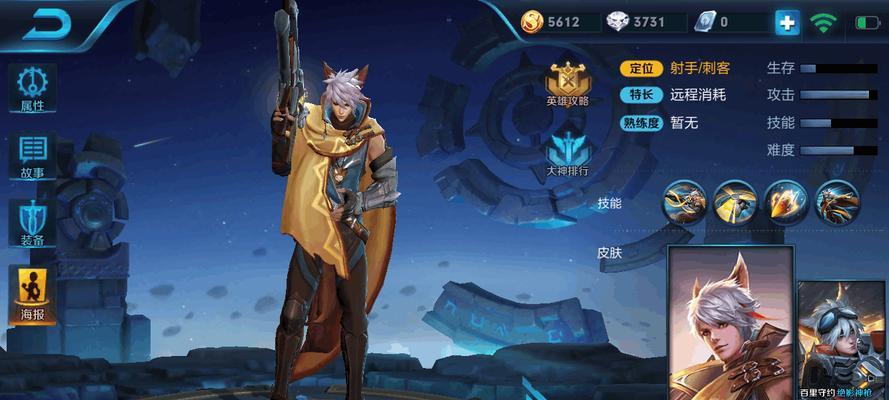889x400 pixels.
Task: Open the 属性 attributes tab
Action: click(x=33, y=90)
